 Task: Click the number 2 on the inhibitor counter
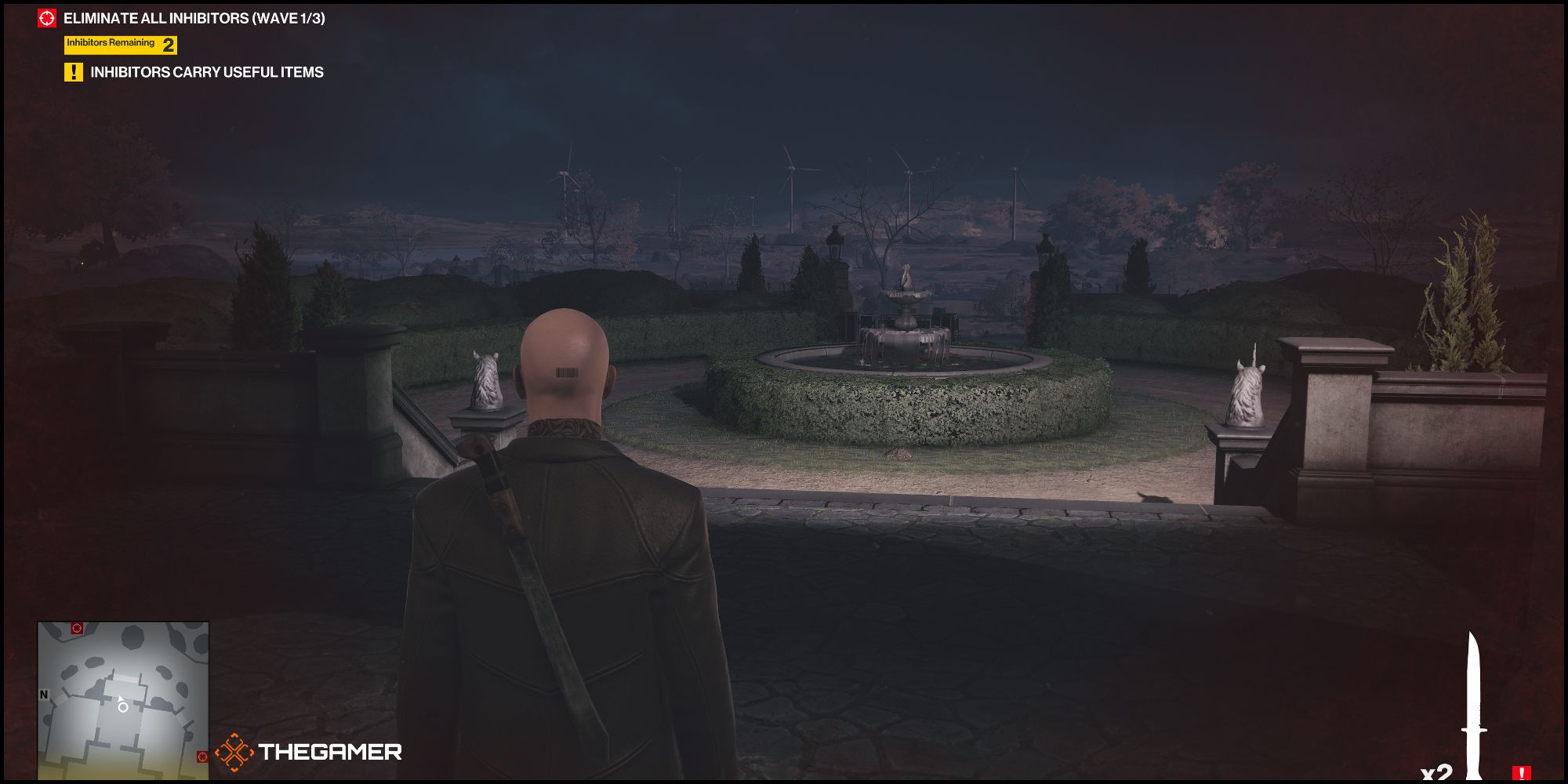coord(167,44)
